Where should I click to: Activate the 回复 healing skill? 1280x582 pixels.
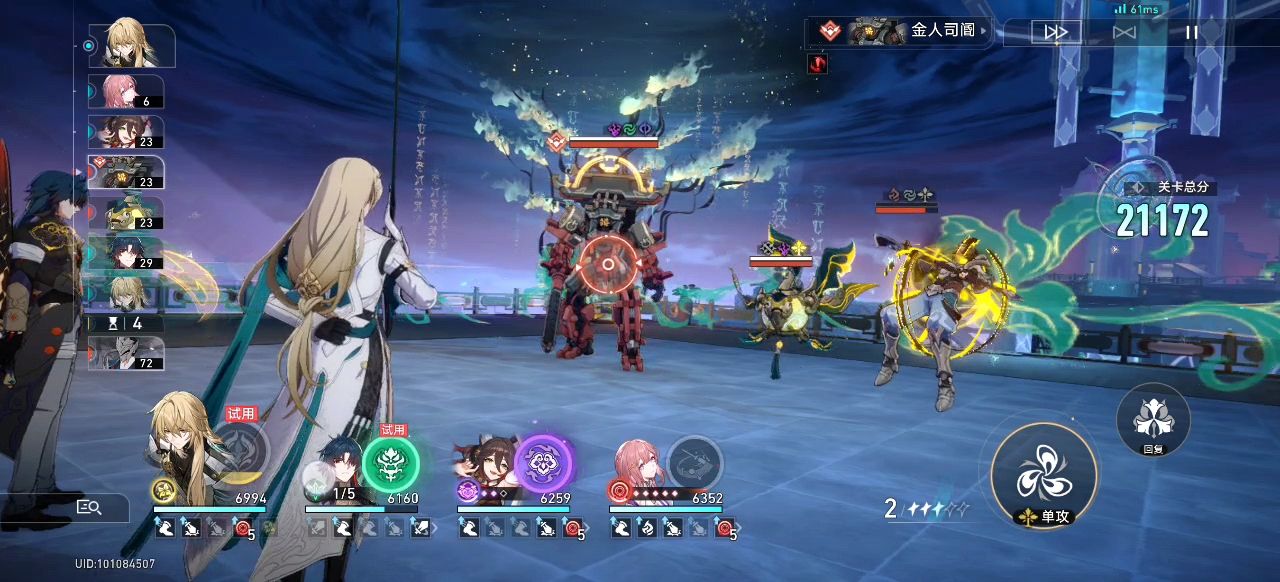point(1152,417)
